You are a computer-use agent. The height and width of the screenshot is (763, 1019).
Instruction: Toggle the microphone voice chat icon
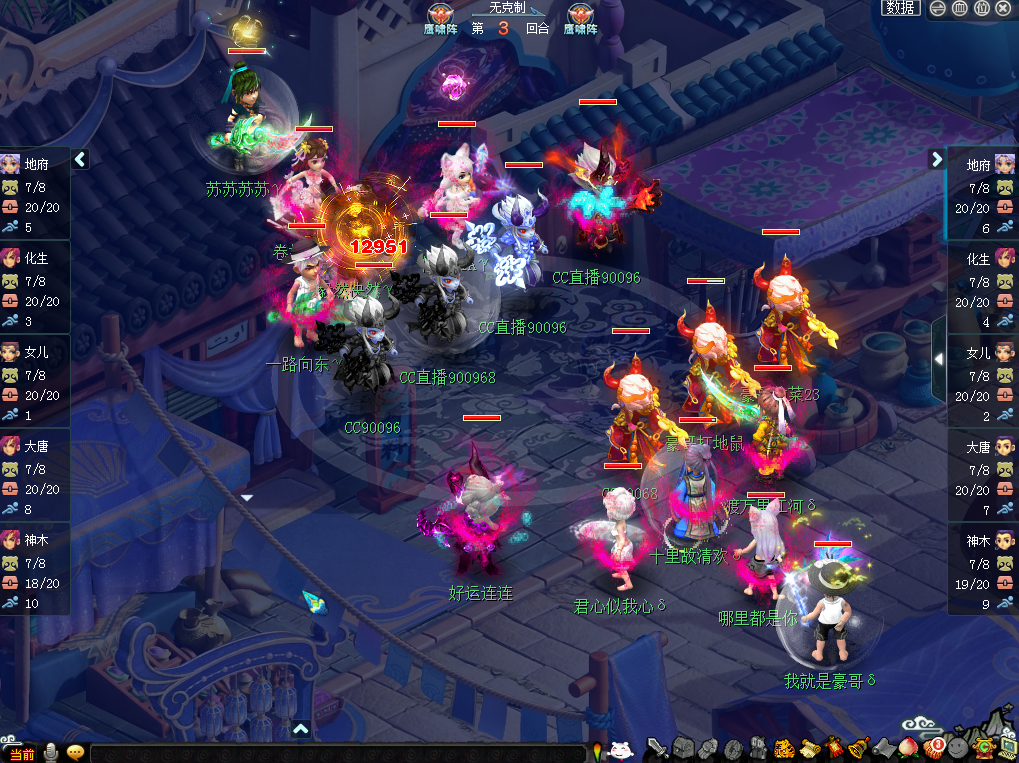pyautogui.click(x=50, y=752)
